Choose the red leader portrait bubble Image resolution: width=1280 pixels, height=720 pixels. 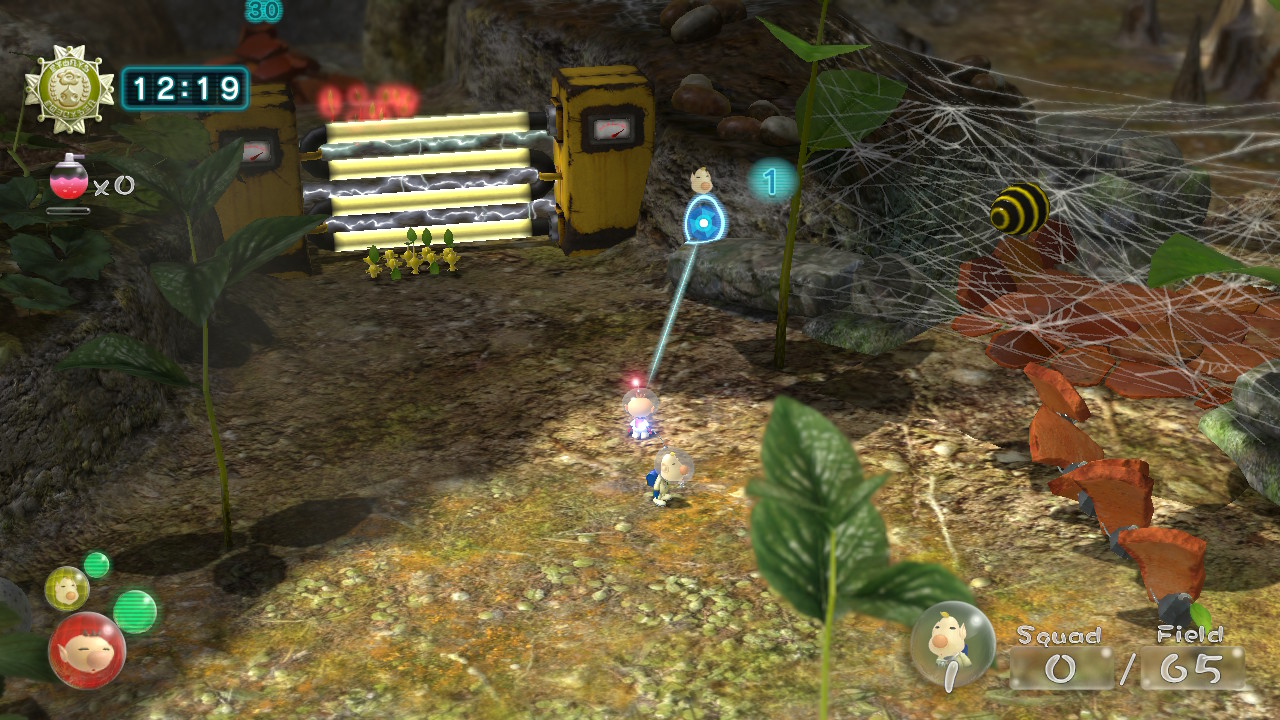(x=87, y=650)
